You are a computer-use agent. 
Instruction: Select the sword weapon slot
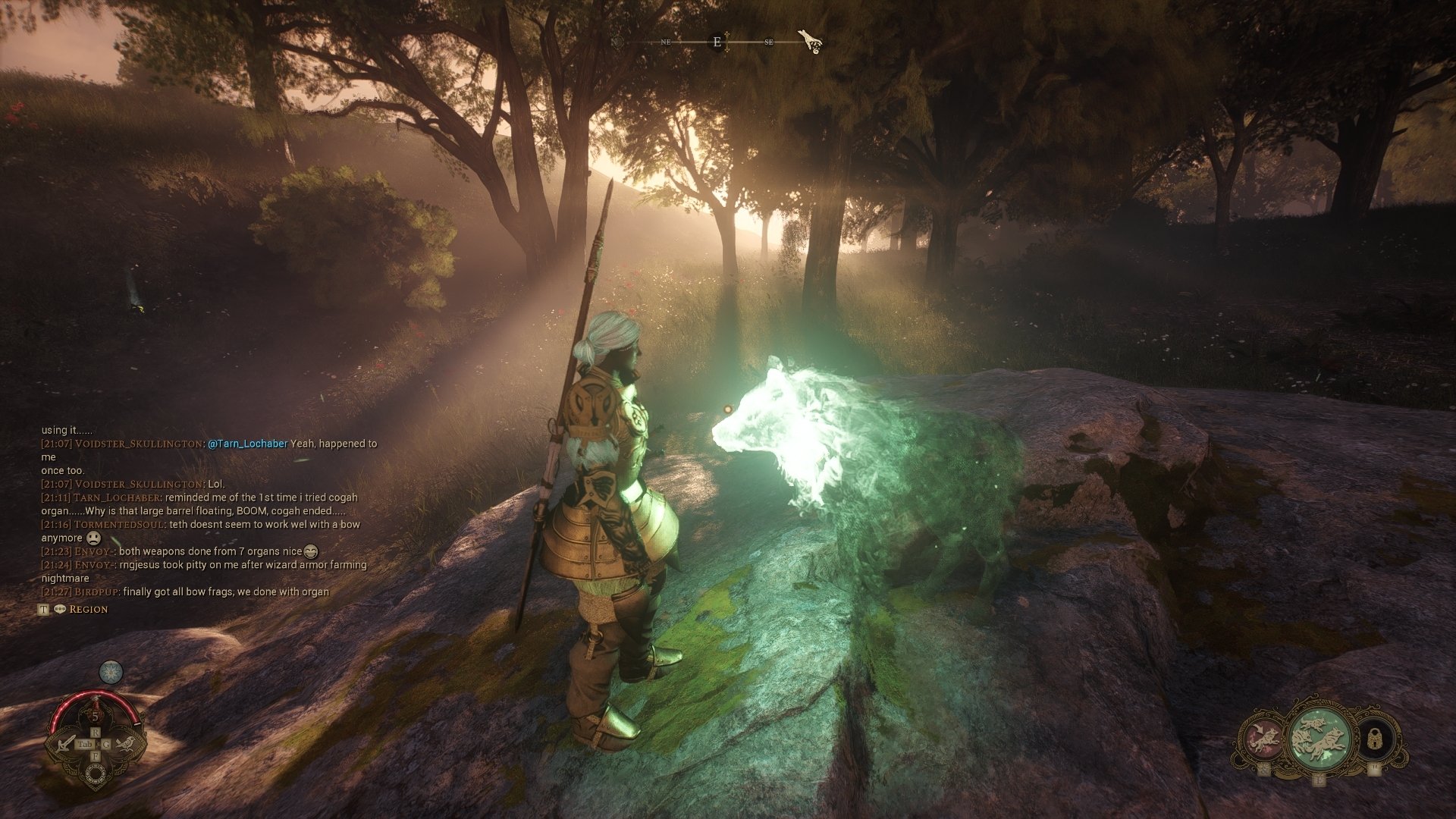pos(65,744)
